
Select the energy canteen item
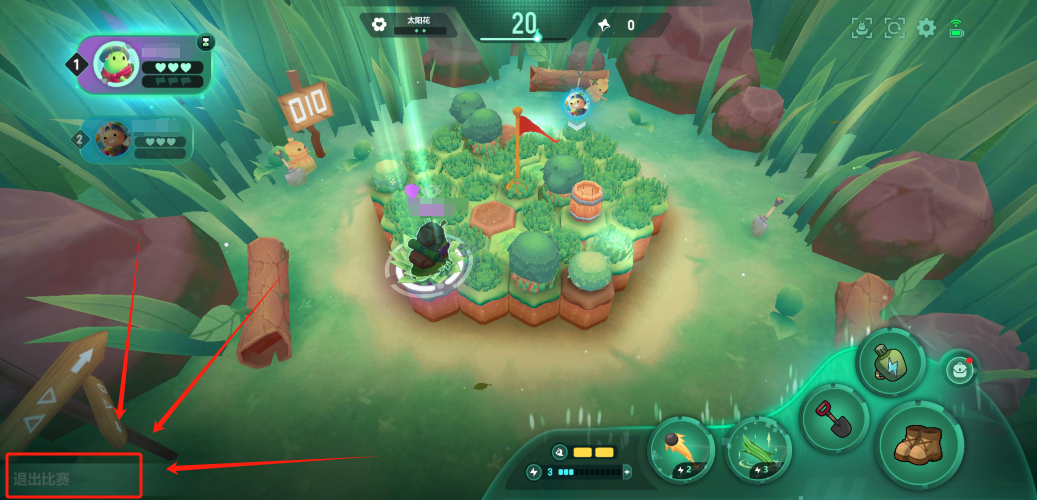click(890, 362)
